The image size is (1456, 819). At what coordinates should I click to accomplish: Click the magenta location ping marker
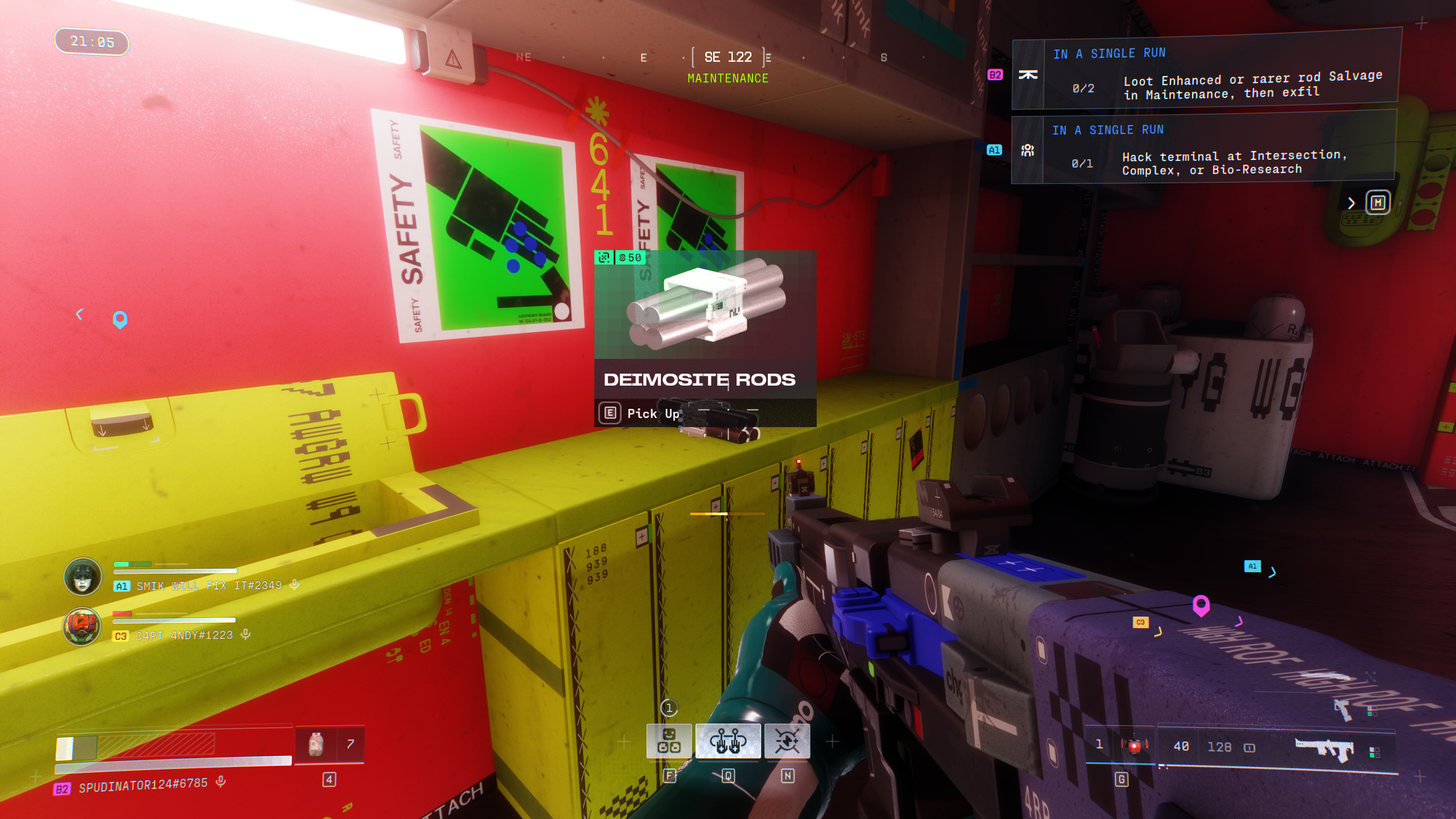coord(1201,605)
